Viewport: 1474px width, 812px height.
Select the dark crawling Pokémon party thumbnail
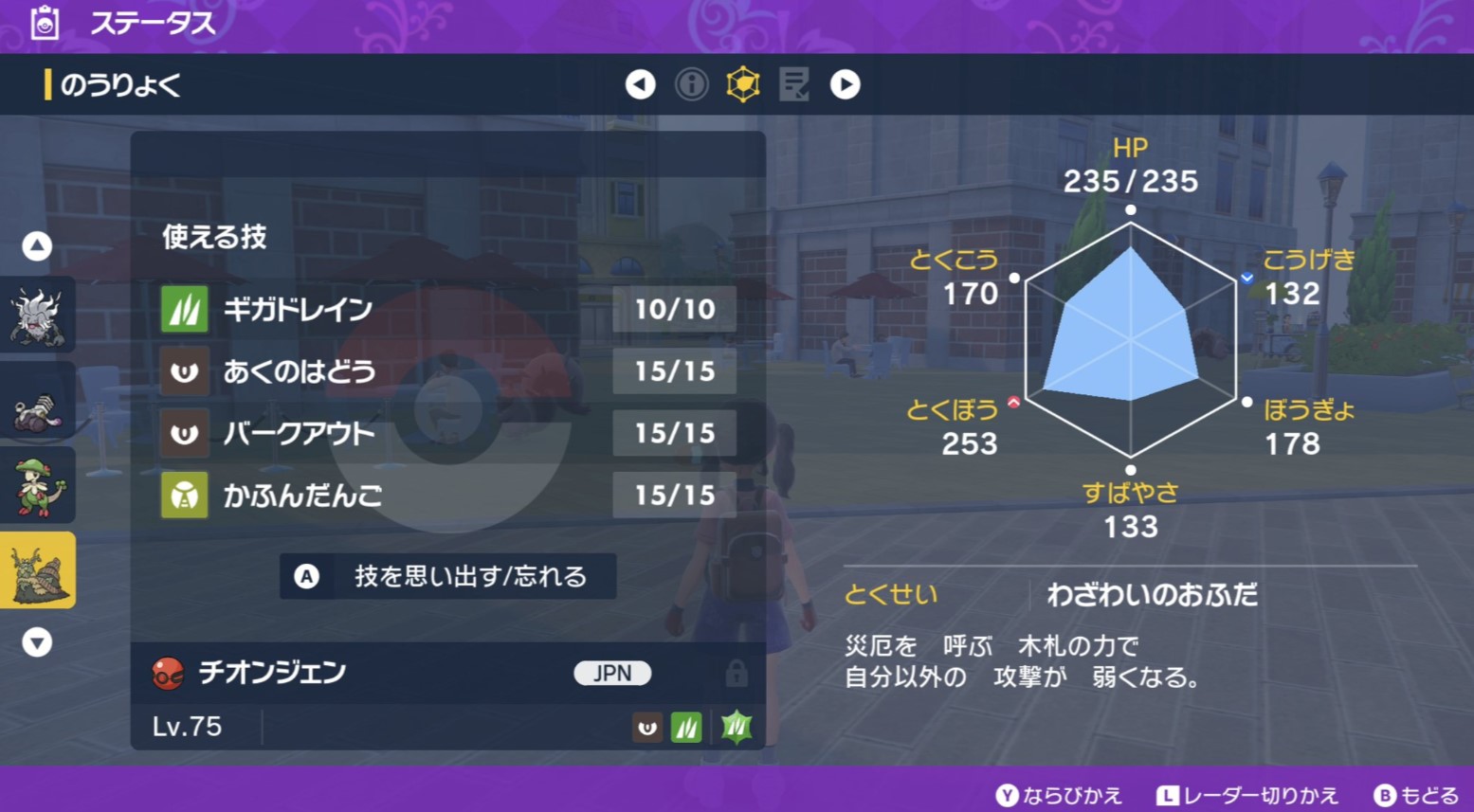click(x=37, y=403)
